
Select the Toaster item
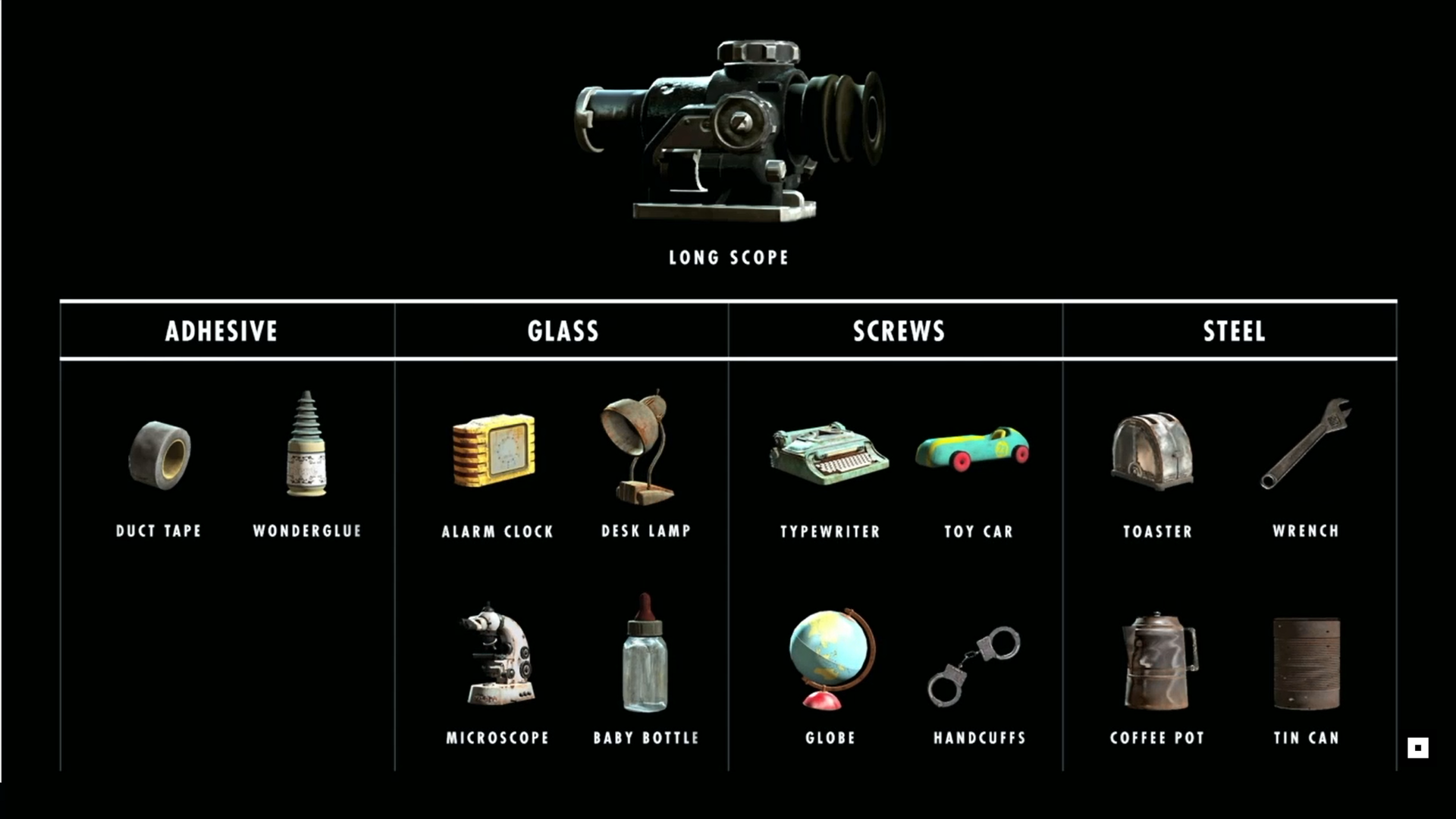click(x=1153, y=452)
